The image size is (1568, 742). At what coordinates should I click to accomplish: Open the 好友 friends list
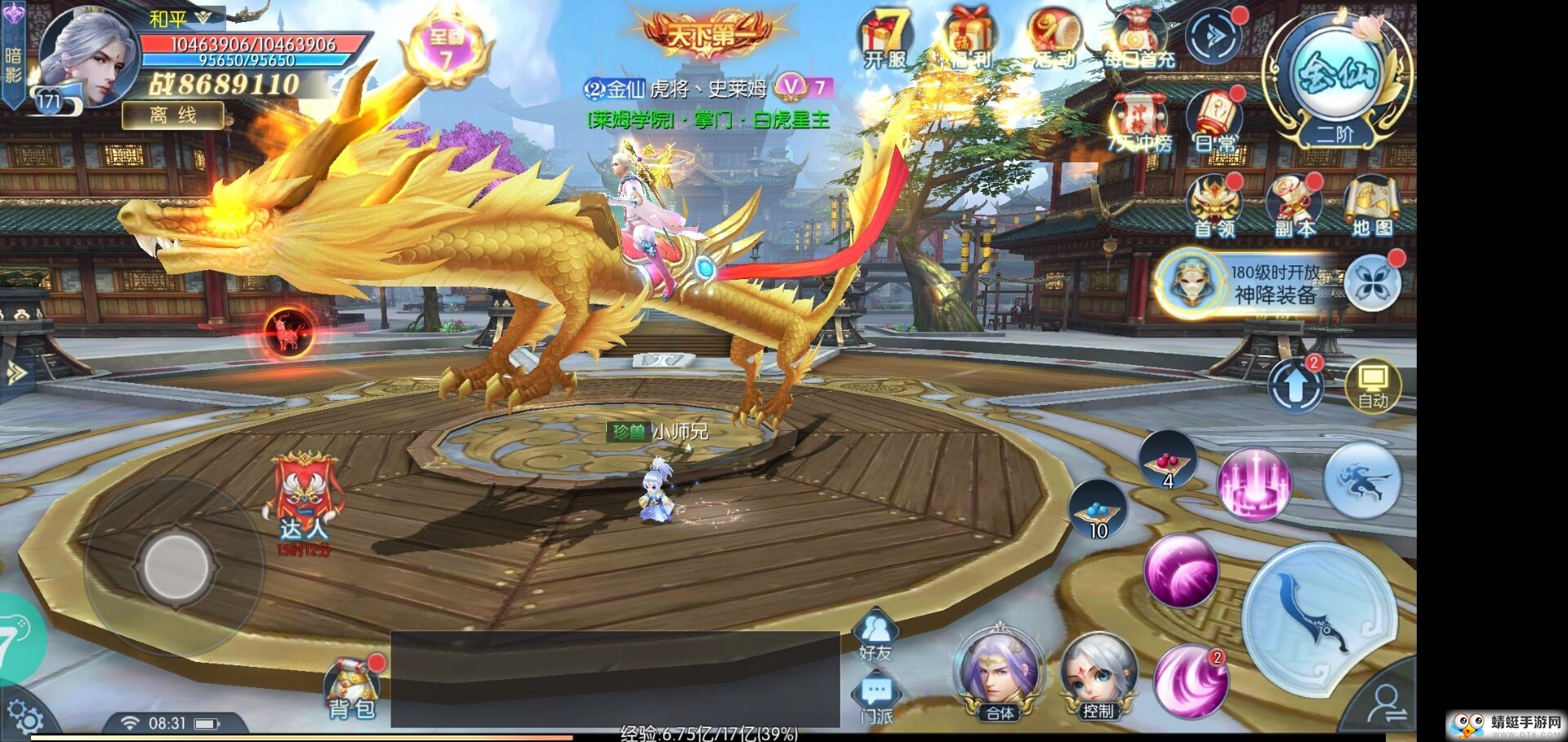[x=875, y=634]
